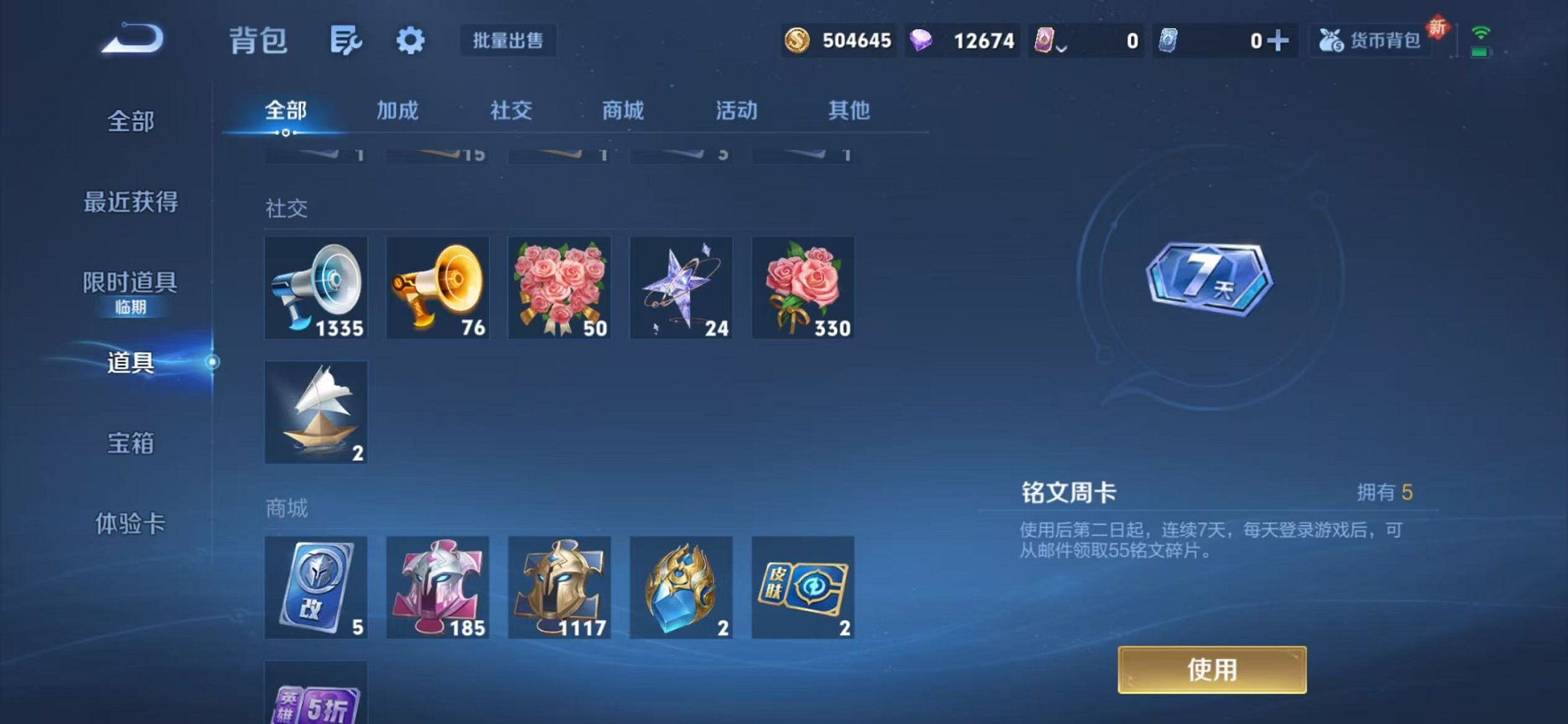Click the batch edit icon beside 背包 title
The height and width of the screenshot is (724, 1568).
tap(342, 42)
